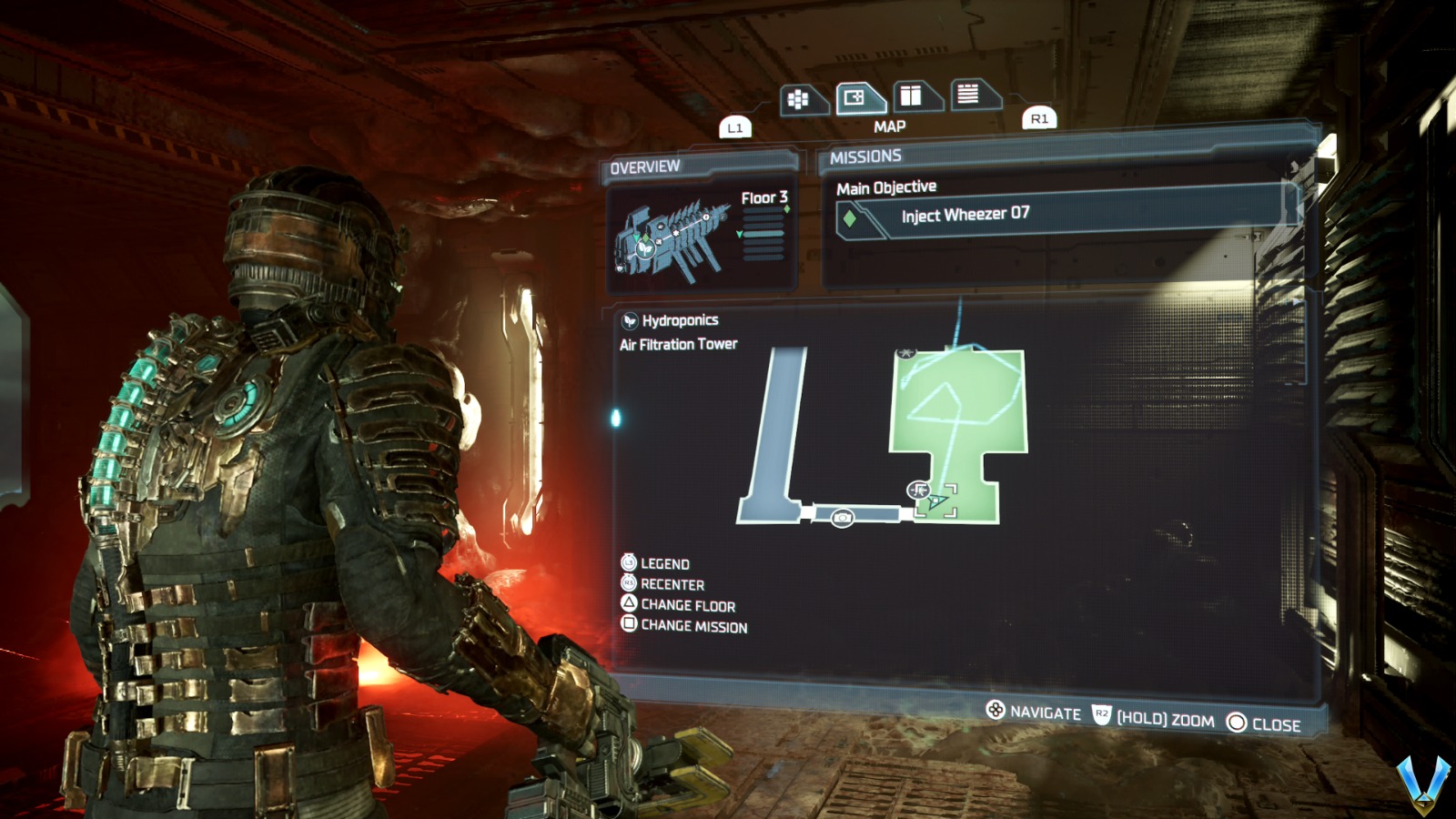Viewport: 1456px width, 819px height.
Task: Click the fan icon atop the green room
Action: click(906, 350)
